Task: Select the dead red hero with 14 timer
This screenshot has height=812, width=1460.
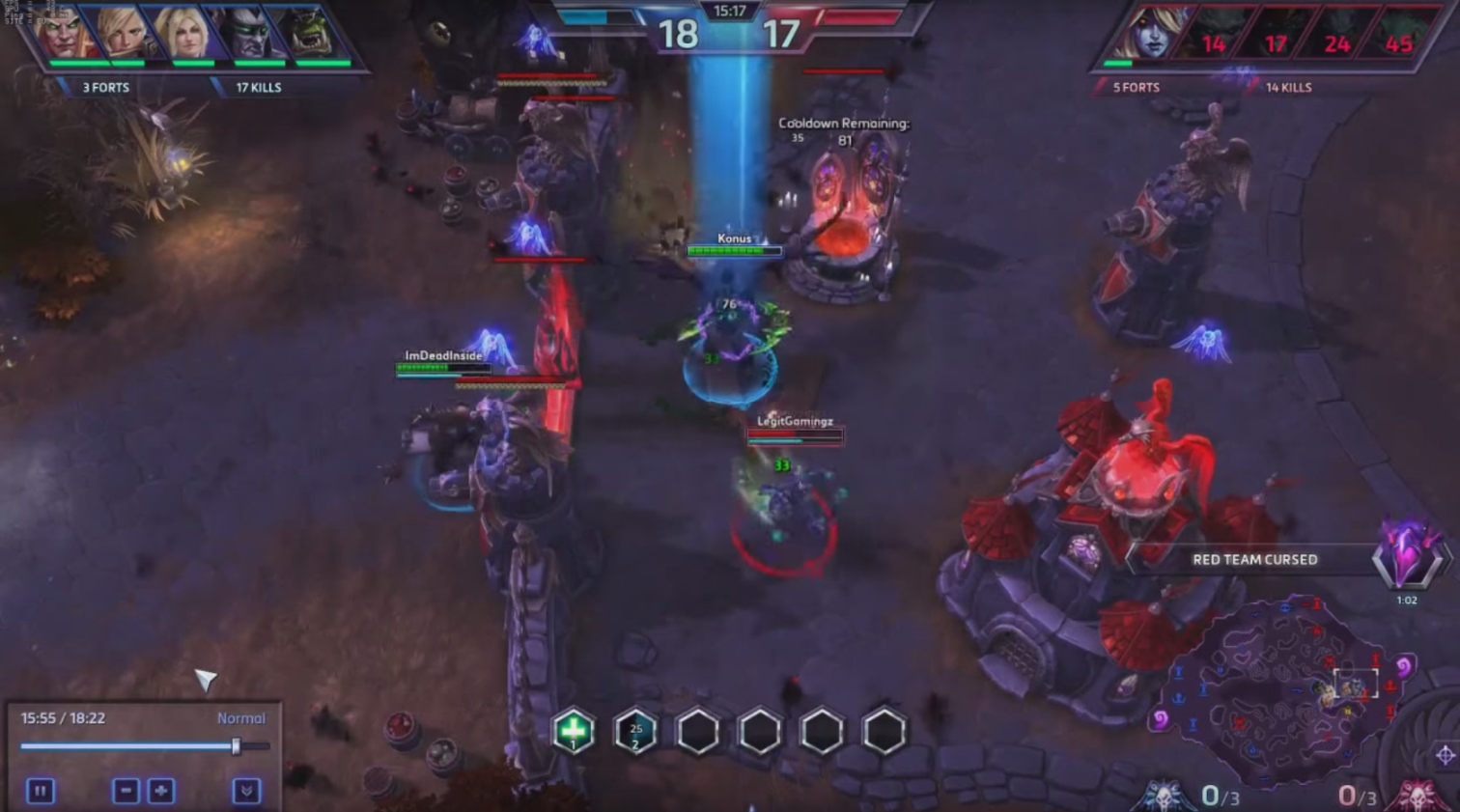Action: tap(1213, 39)
